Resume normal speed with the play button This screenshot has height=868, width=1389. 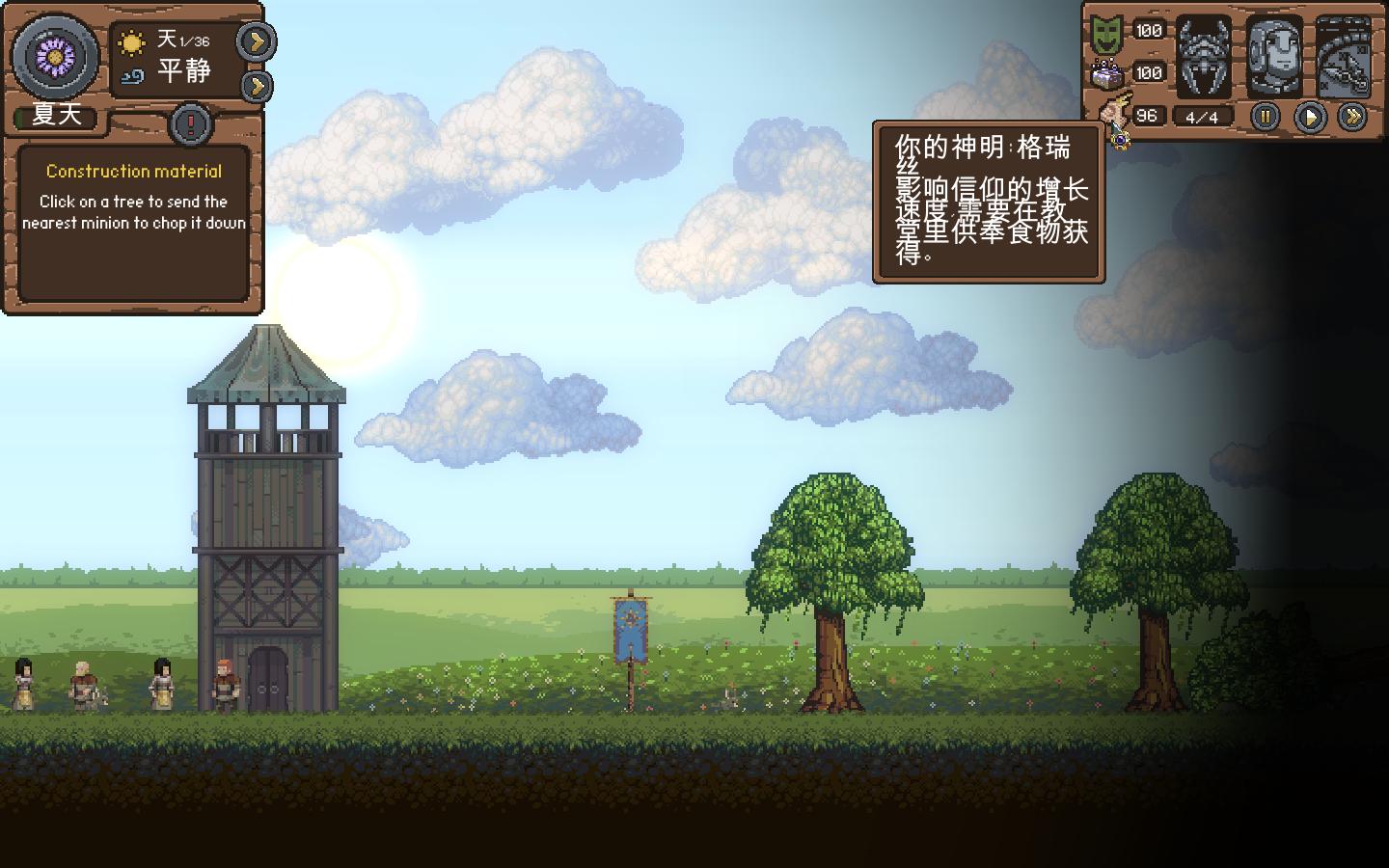click(1309, 117)
